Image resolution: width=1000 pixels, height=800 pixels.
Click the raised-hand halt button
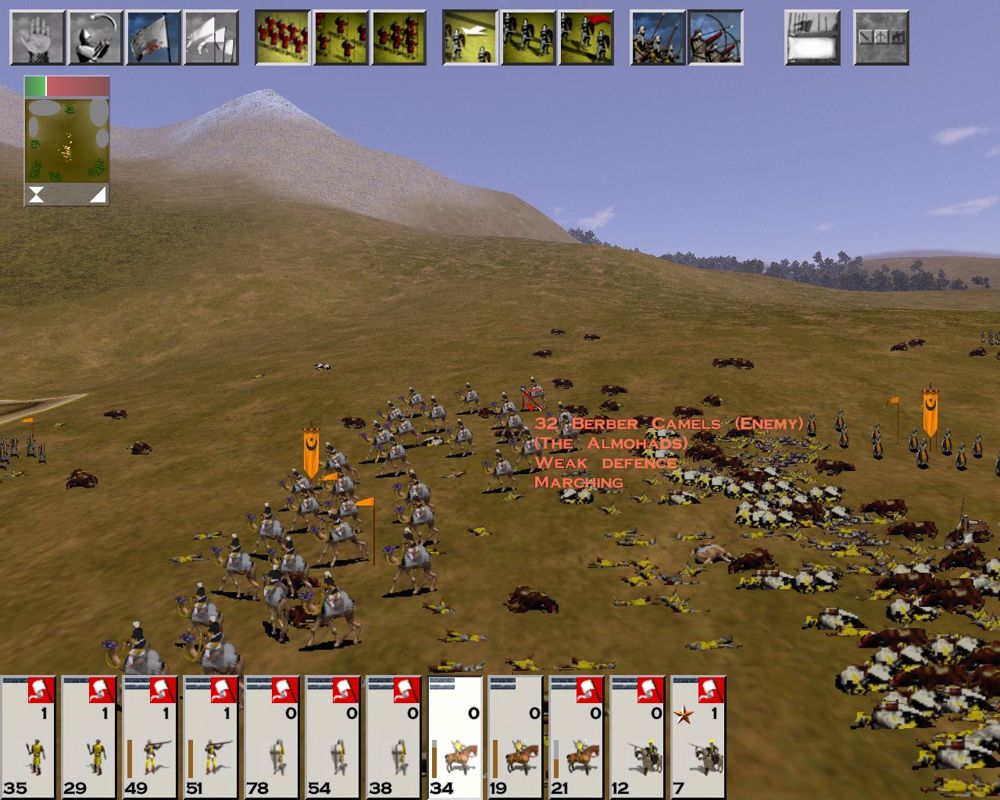37,37
